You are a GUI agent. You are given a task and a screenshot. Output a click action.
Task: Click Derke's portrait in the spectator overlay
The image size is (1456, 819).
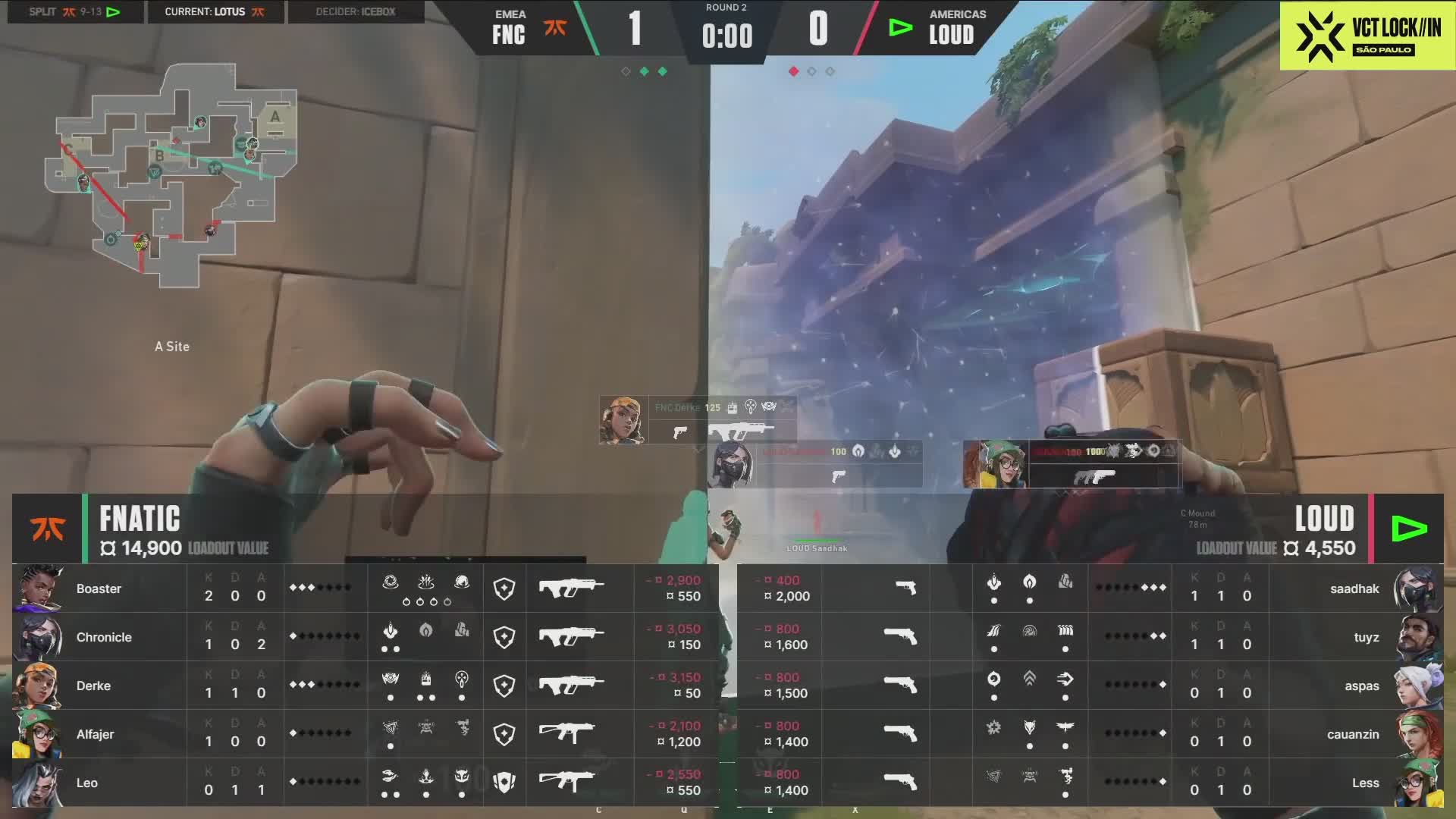(x=623, y=420)
